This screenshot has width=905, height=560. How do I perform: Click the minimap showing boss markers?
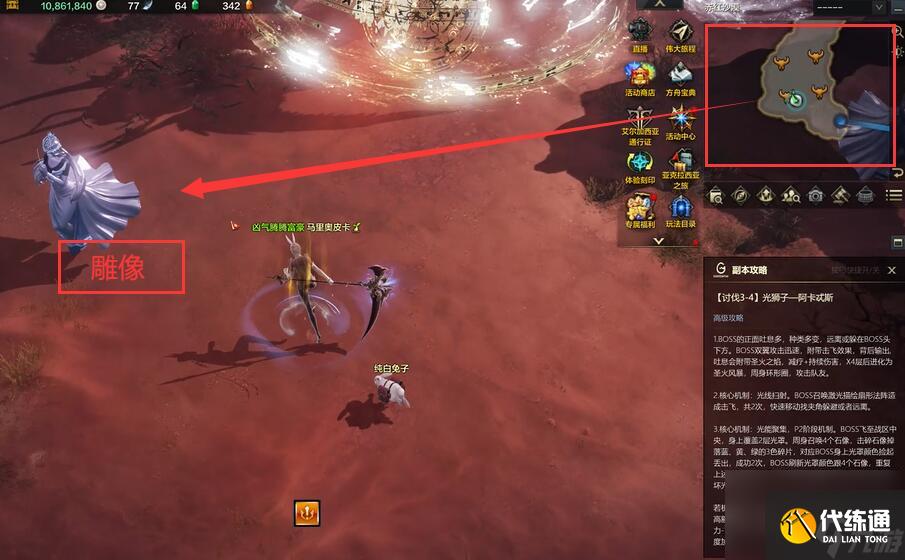click(800, 95)
